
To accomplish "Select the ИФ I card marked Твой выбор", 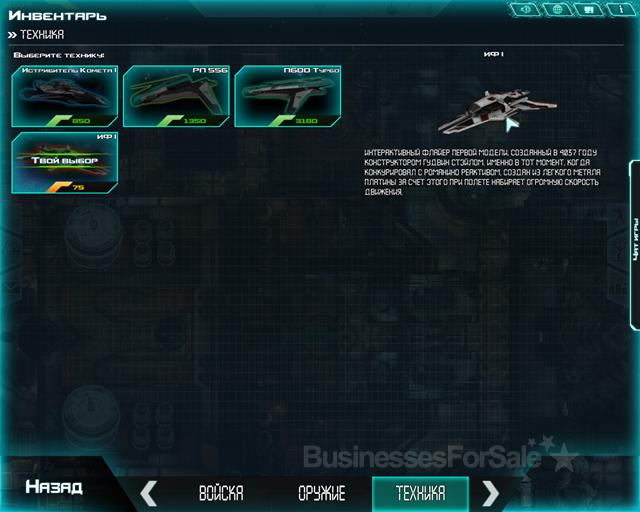I will point(65,162).
